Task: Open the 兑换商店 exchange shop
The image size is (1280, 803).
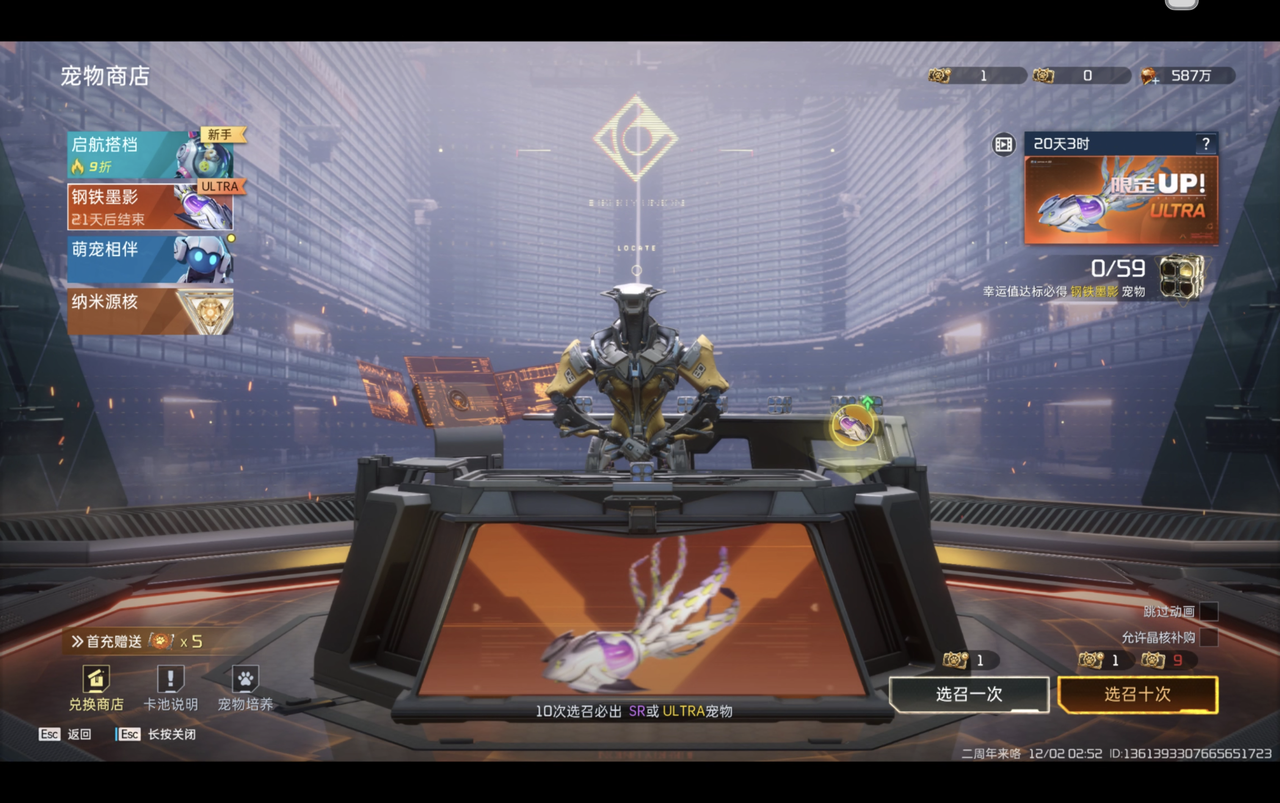Action: click(96, 688)
